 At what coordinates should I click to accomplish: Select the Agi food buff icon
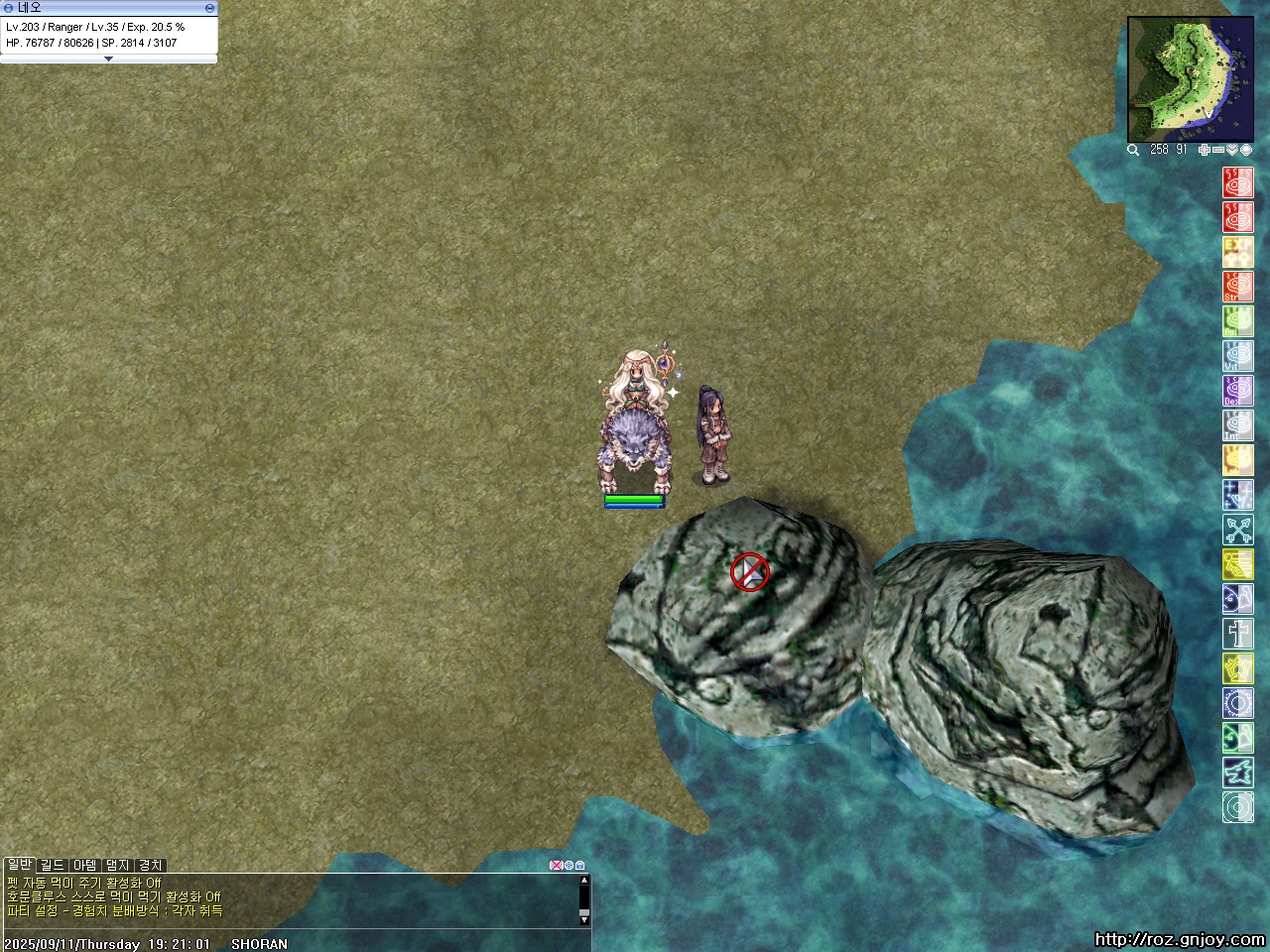click(x=1237, y=321)
